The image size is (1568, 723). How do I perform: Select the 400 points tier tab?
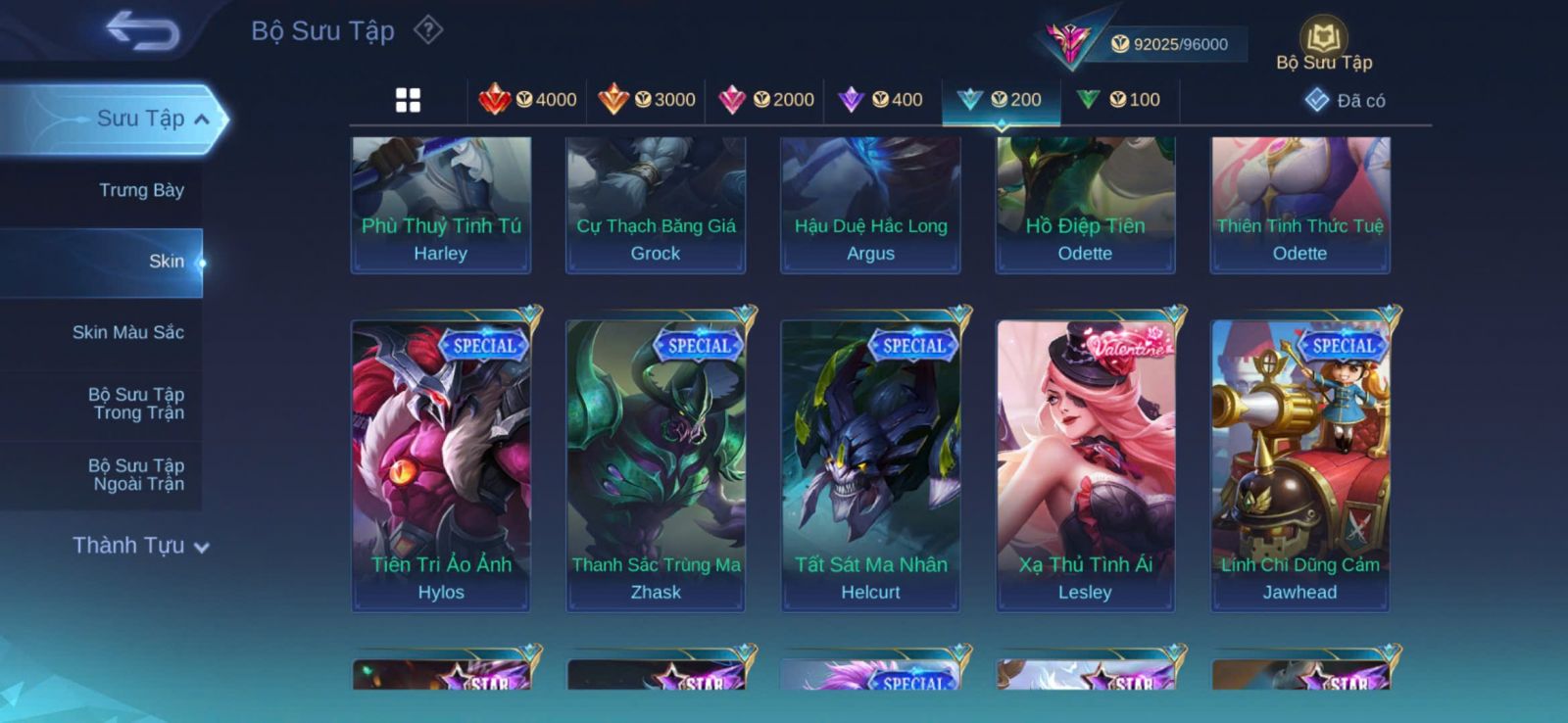click(882, 100)
